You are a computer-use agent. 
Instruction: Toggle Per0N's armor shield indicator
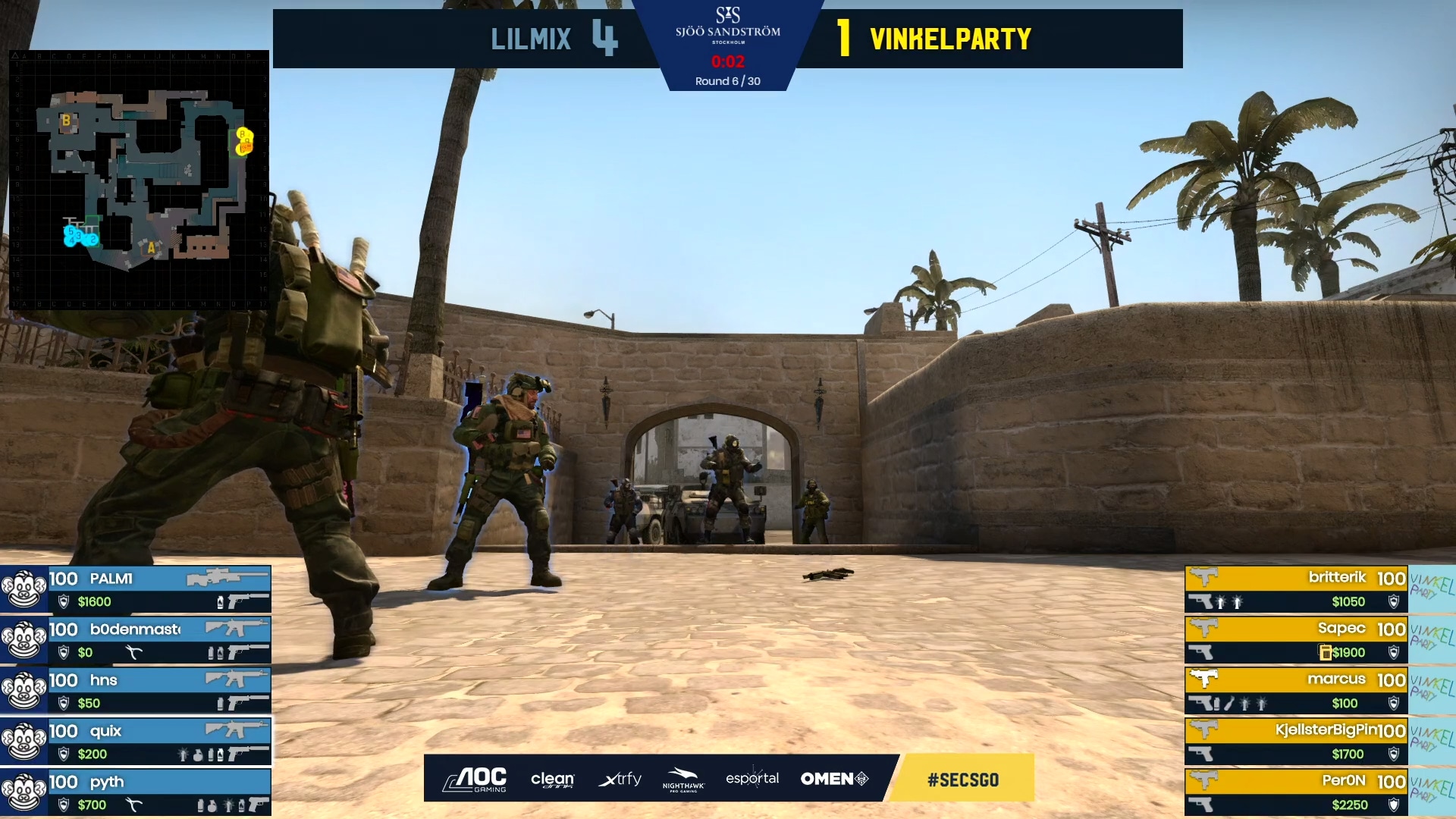click(1394, 804)
